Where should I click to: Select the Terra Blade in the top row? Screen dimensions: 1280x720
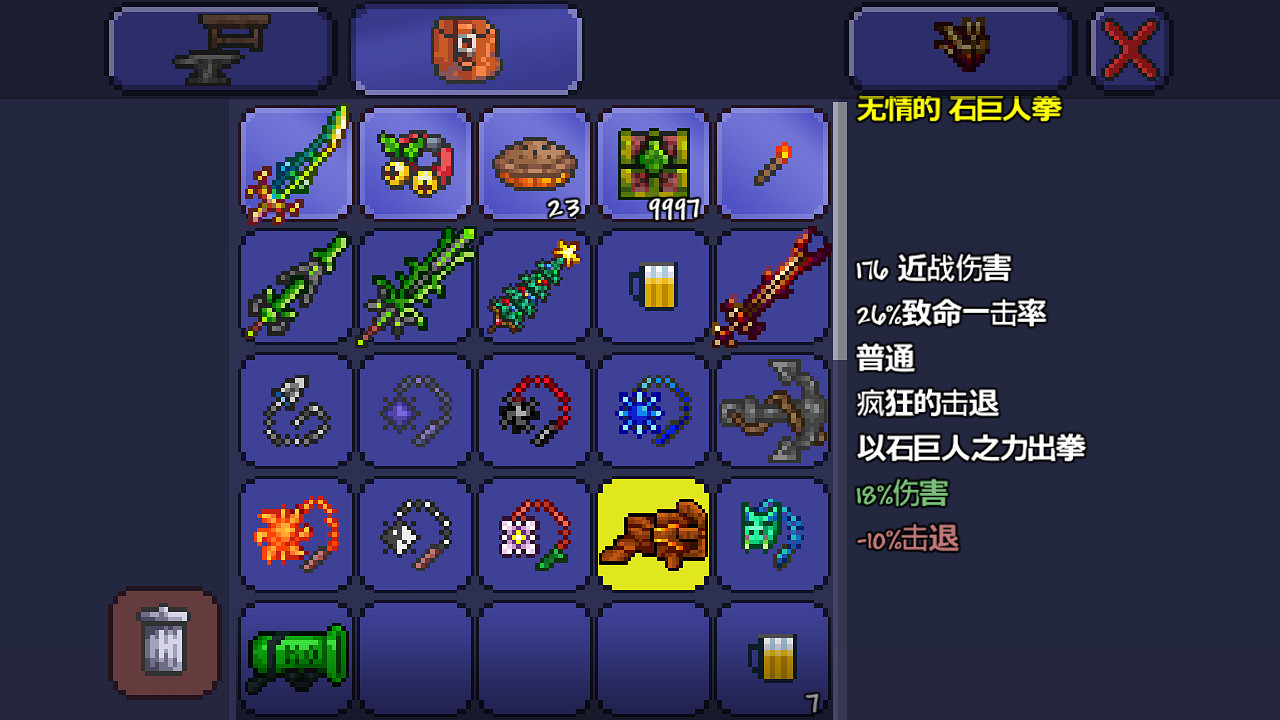pyautogui.click(x=295, y=163)
